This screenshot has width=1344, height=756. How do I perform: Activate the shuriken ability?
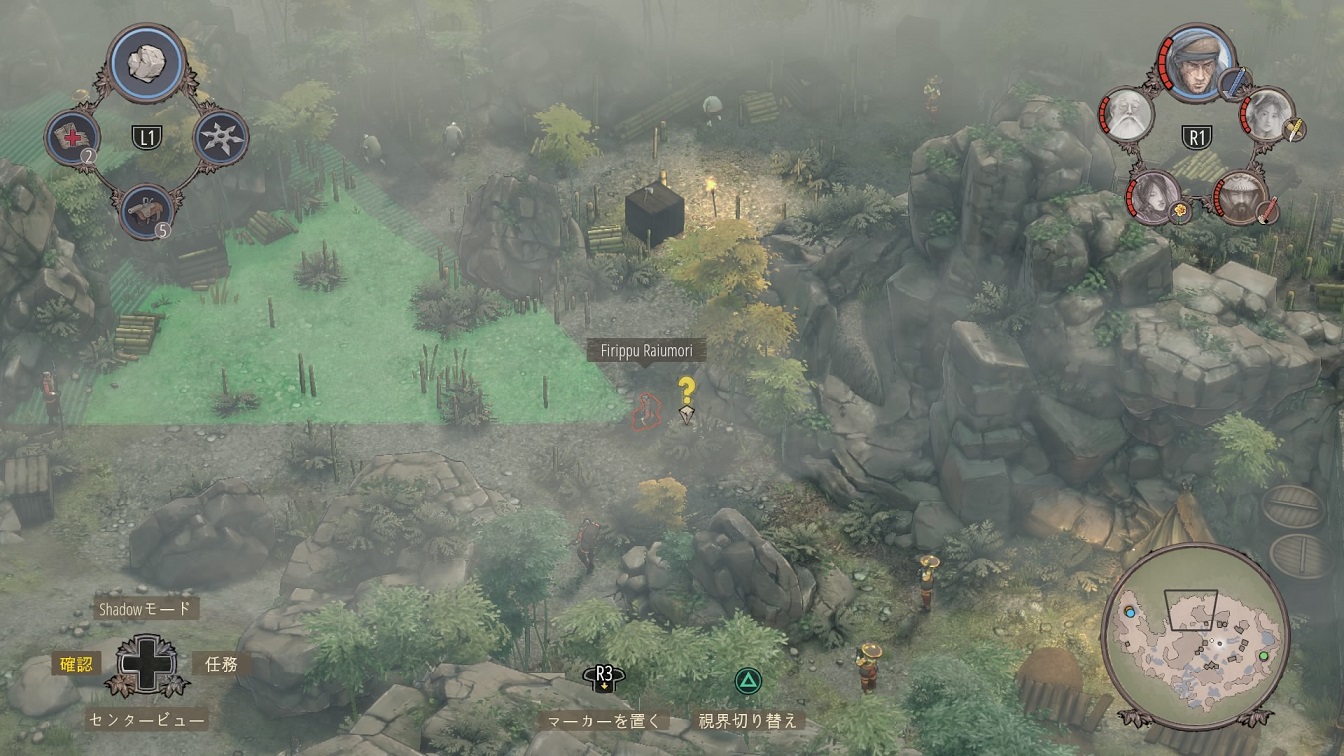click(x=218, y=137)
